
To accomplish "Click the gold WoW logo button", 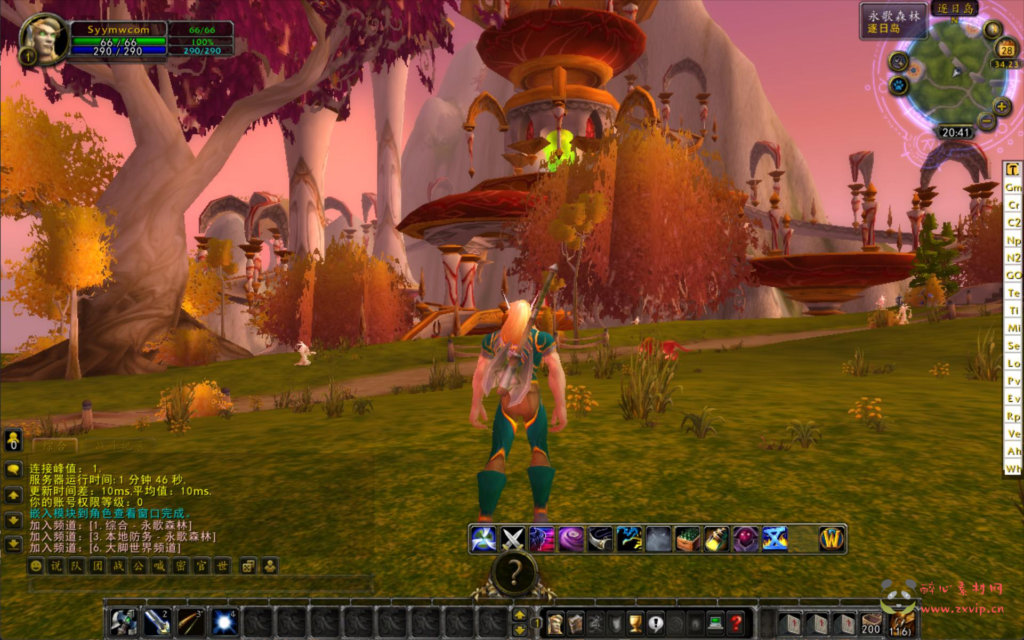I will pyautogui.click(x=832, y=539).
